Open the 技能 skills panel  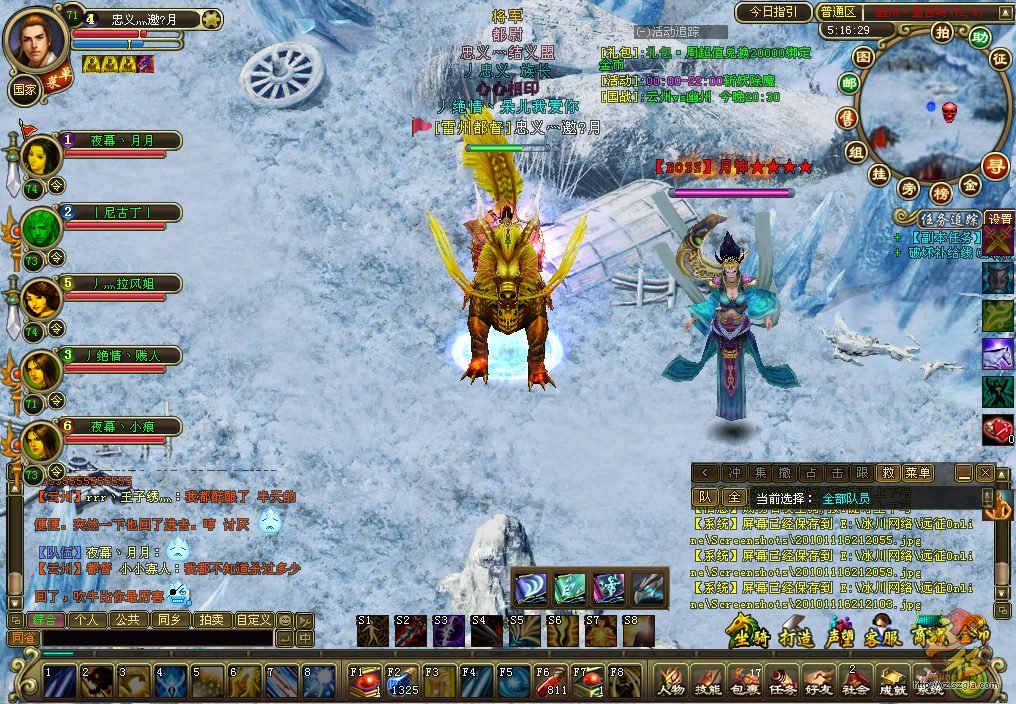click(x=707, y=682)
